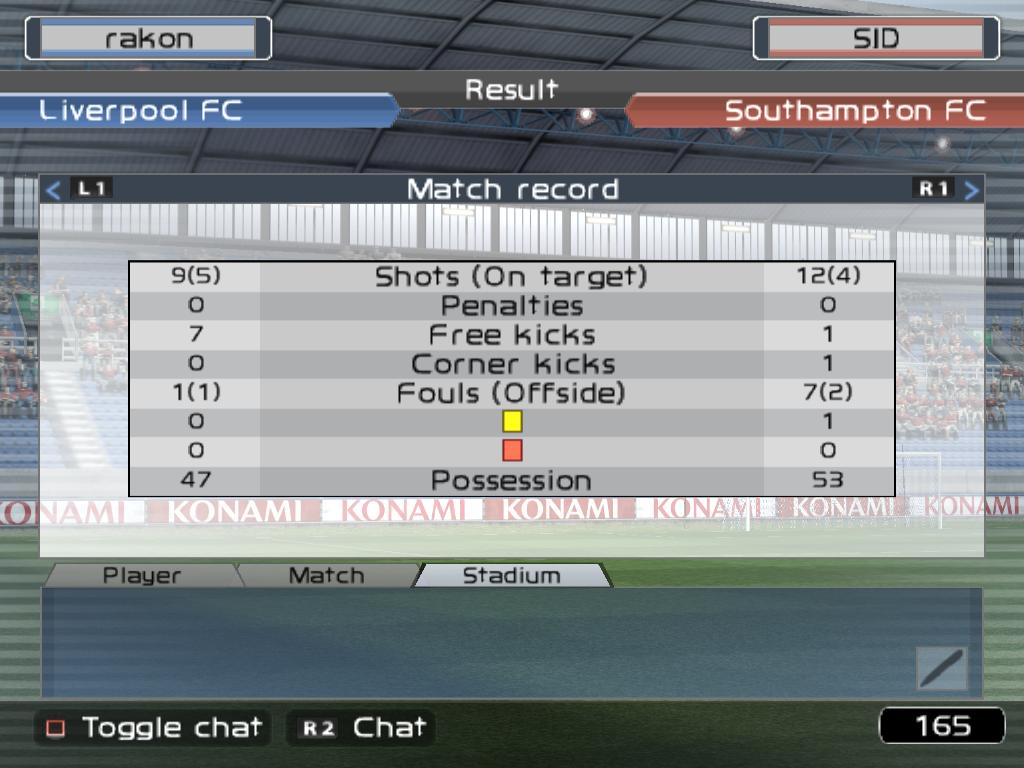Go to the next Match record page

[x=970, y=189]
